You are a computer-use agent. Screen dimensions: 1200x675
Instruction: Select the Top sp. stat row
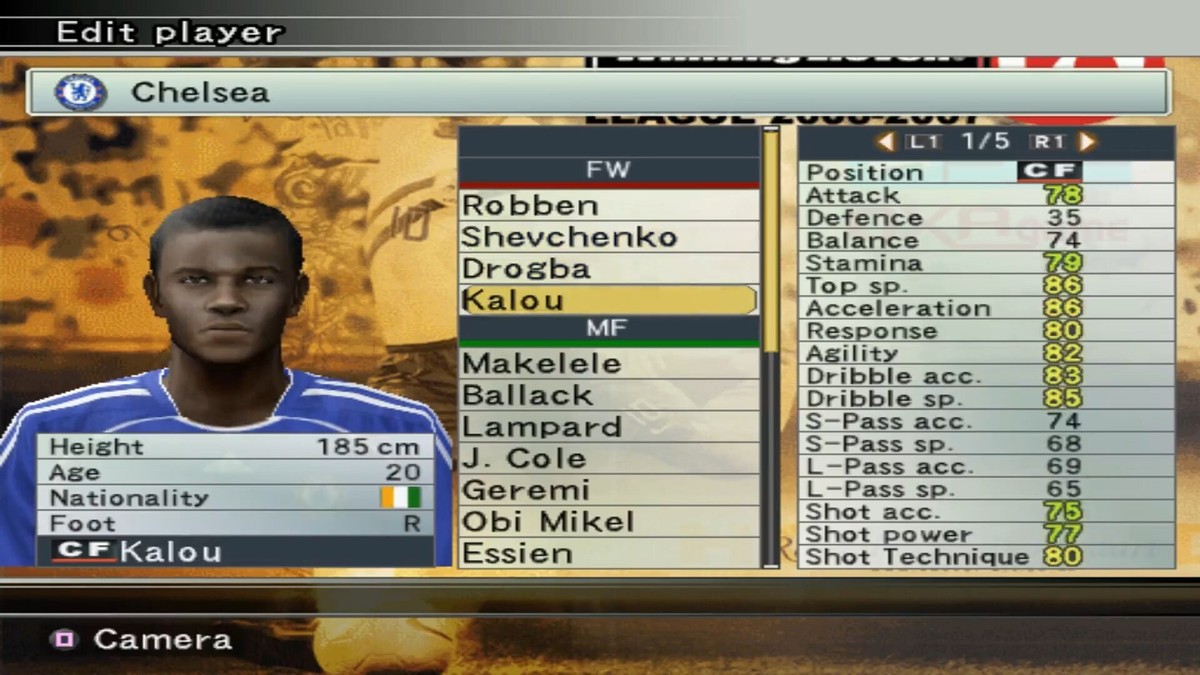985,286
